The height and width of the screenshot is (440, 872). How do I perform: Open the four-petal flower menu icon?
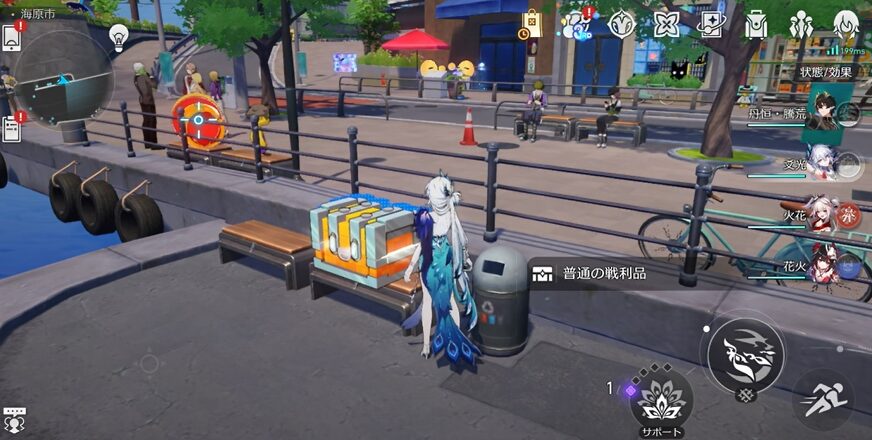tap(666, 24)
